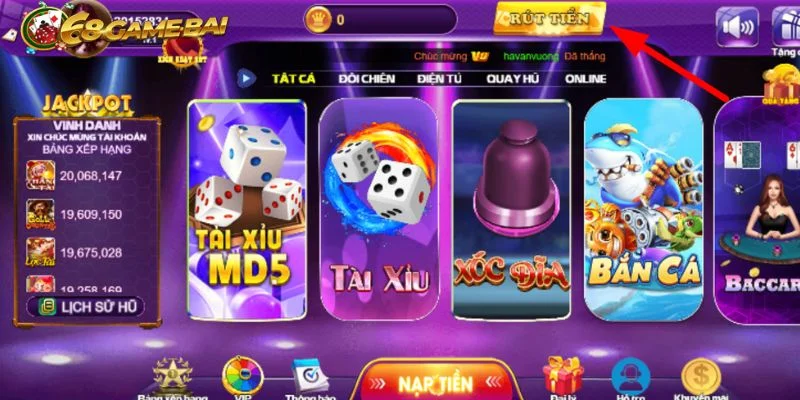Switch to the Tất Cả tab
This screenshot has width=800, height=400.
(x=294, y=78)
